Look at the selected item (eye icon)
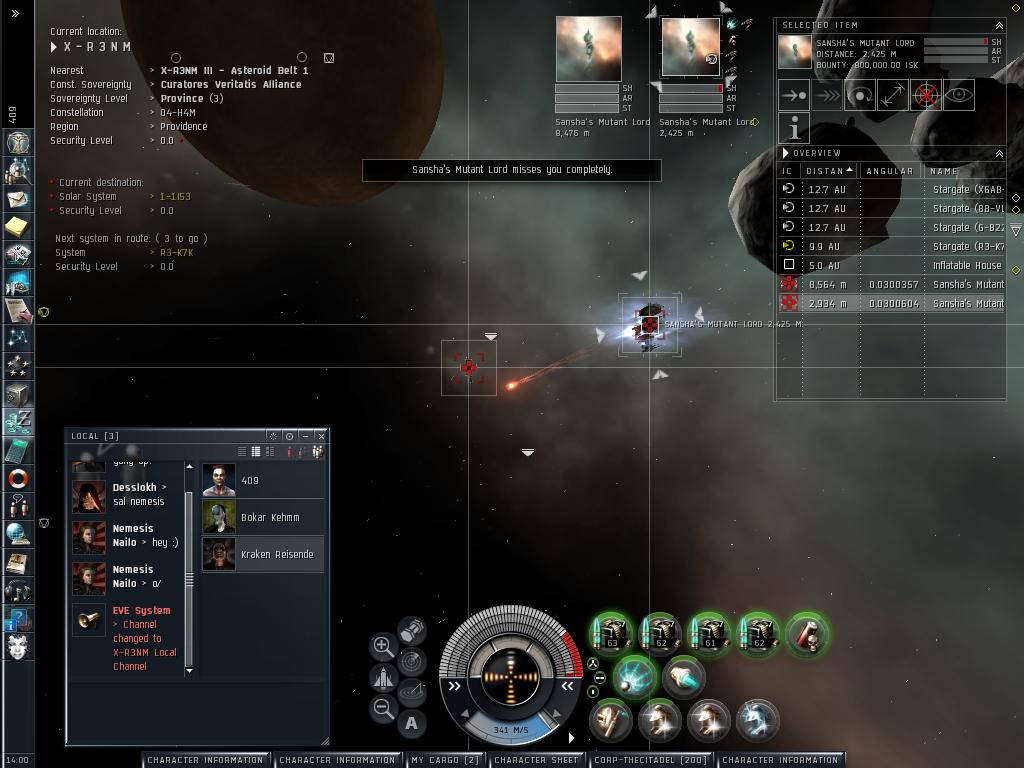 [959, 95]
